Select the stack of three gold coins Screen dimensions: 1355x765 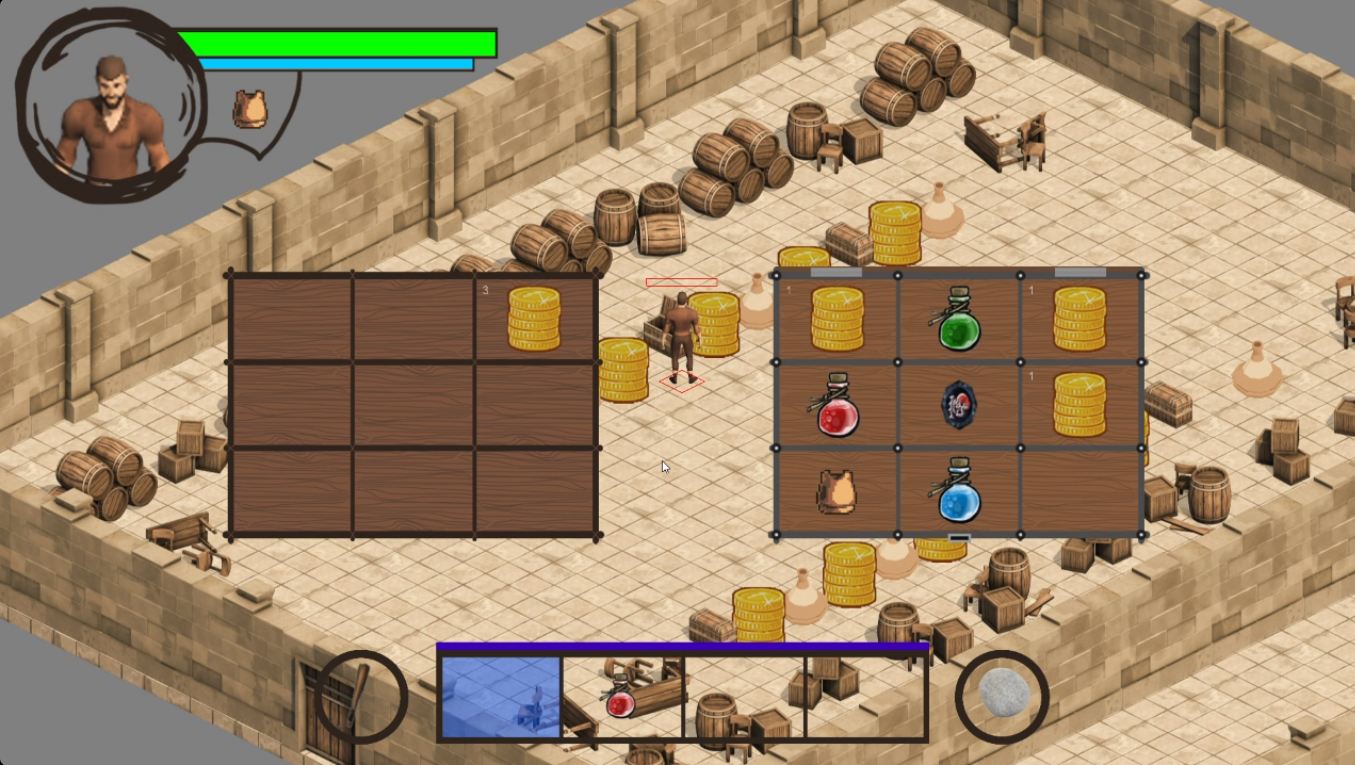click(534, 318)
